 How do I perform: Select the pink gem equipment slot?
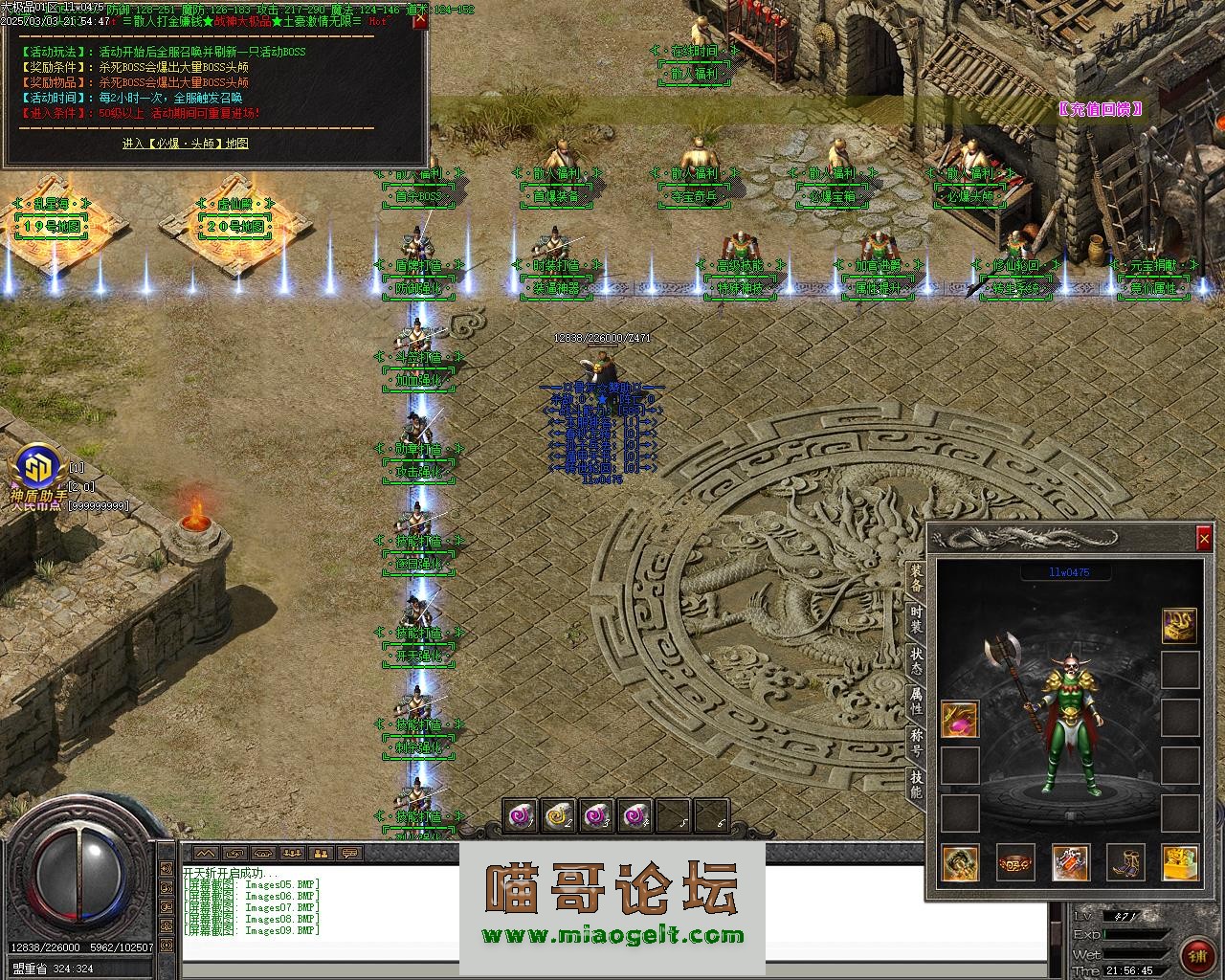[x=960, y=719]
